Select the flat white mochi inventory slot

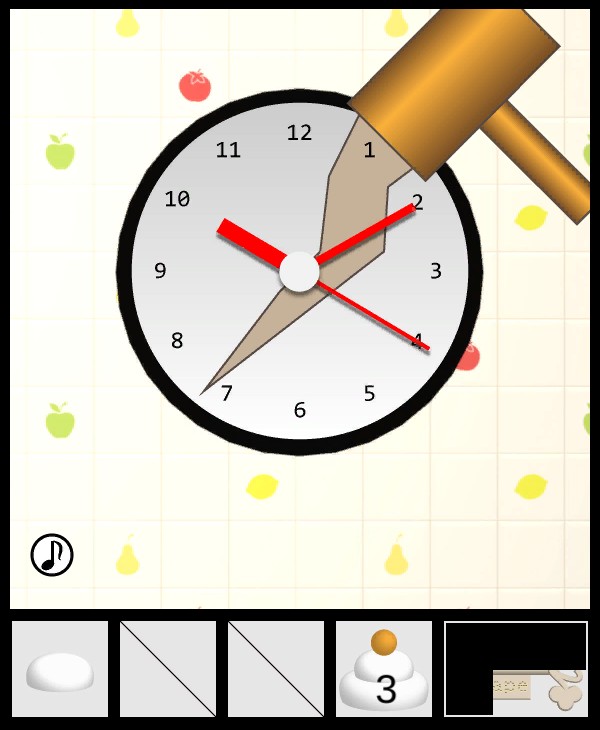click(60, 669)
